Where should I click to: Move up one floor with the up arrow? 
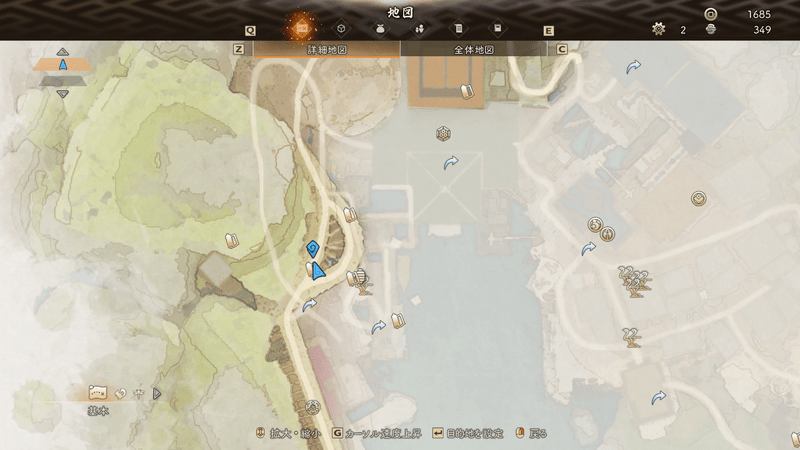[62, 51]
